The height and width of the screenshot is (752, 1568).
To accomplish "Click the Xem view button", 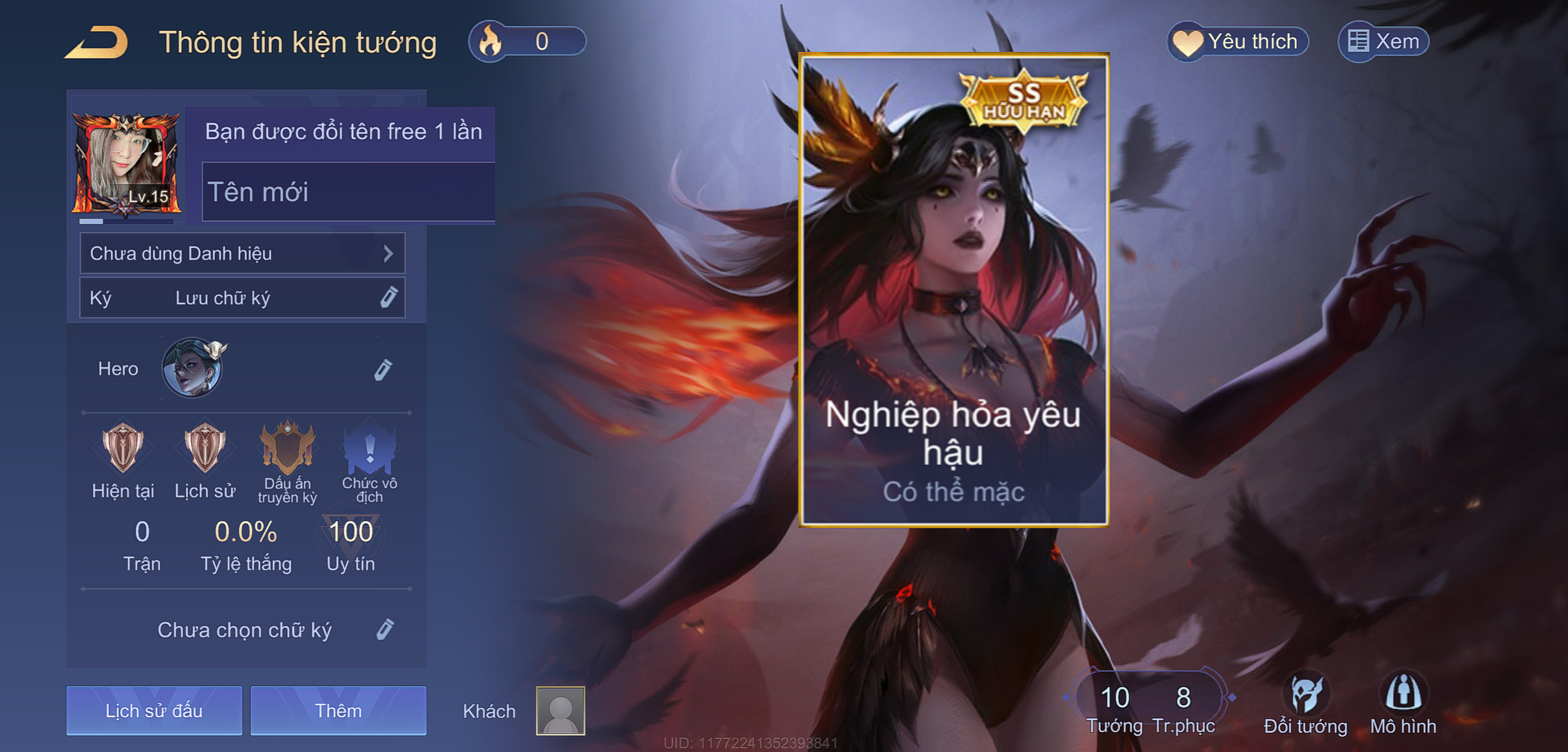I will [x=1383, y=42].
